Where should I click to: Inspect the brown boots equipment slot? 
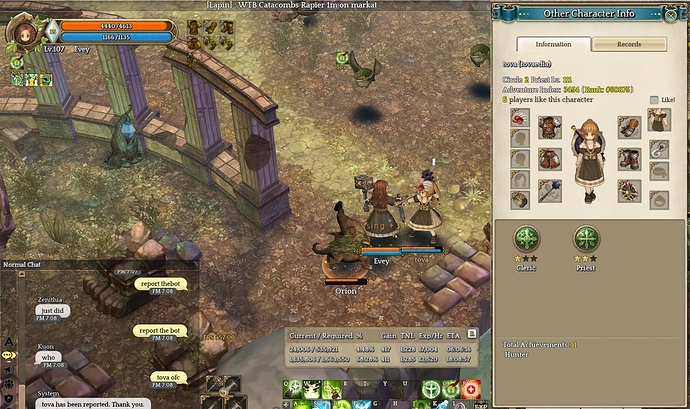(629, 158)
